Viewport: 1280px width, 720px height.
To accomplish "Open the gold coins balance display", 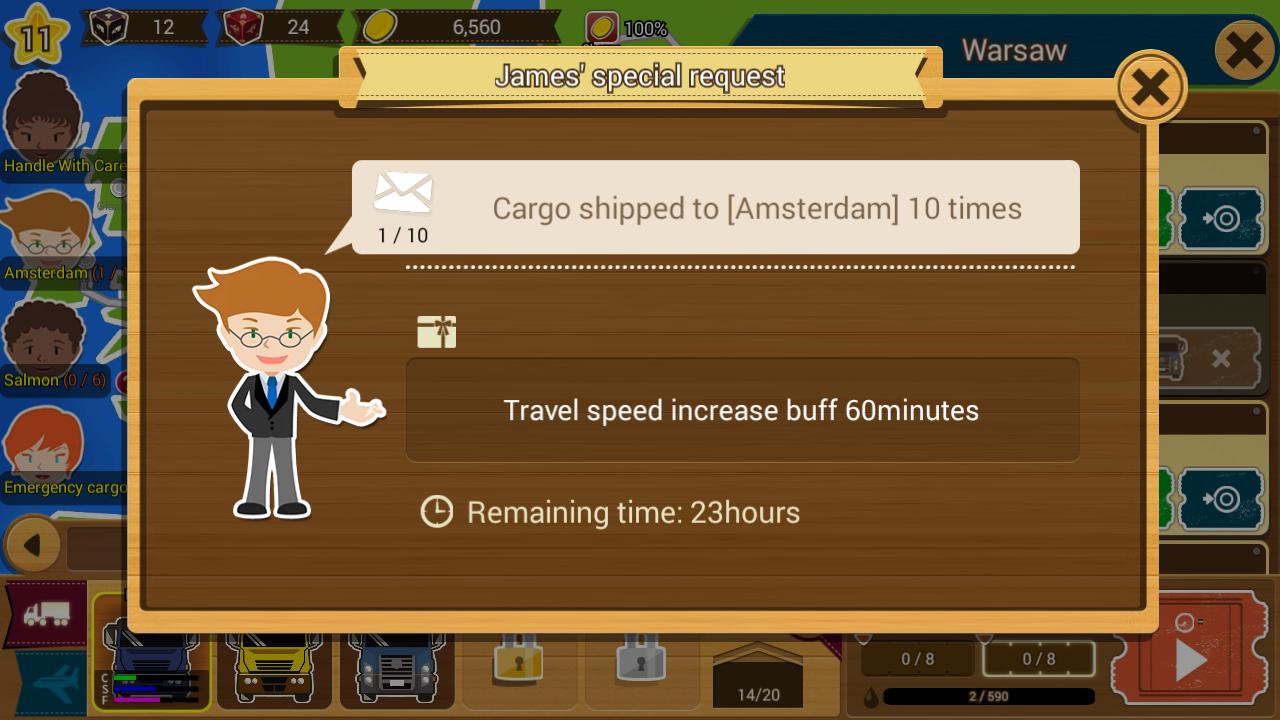I will click(x=460, y=27).
